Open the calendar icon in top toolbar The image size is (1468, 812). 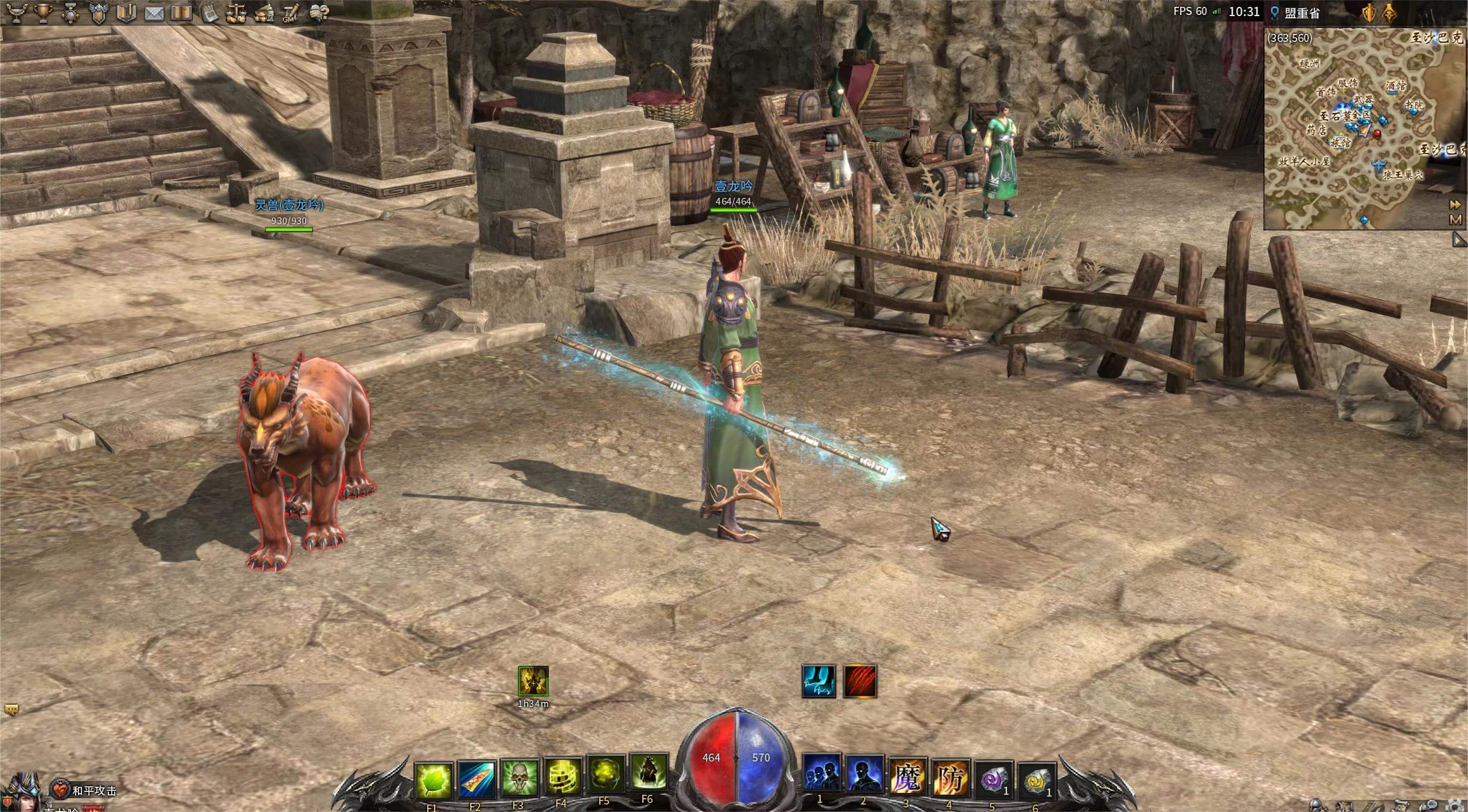pyautogui.click(x=209, y=13)
